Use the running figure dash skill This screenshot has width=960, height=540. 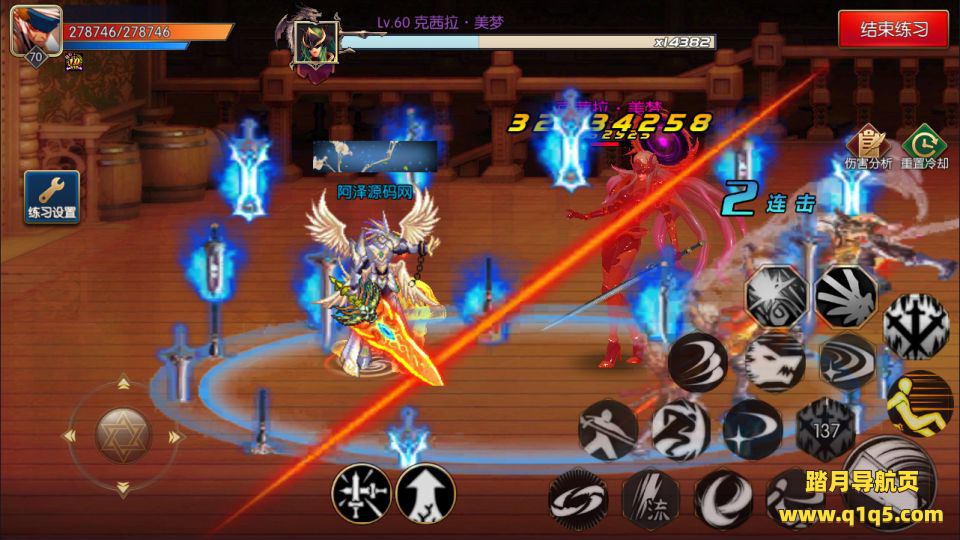coord(680,429)
